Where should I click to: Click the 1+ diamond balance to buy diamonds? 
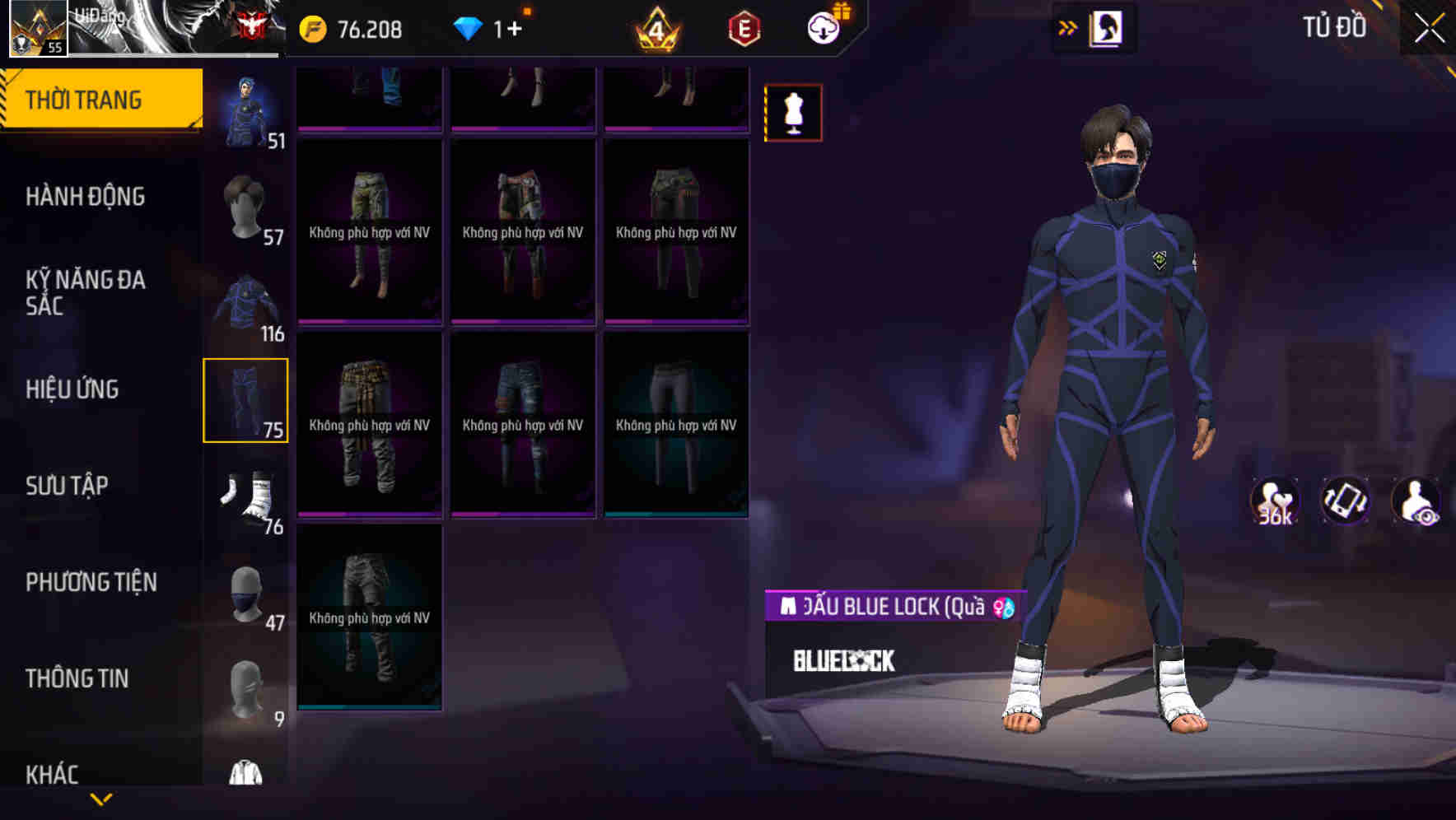click(x=496, y=27)
